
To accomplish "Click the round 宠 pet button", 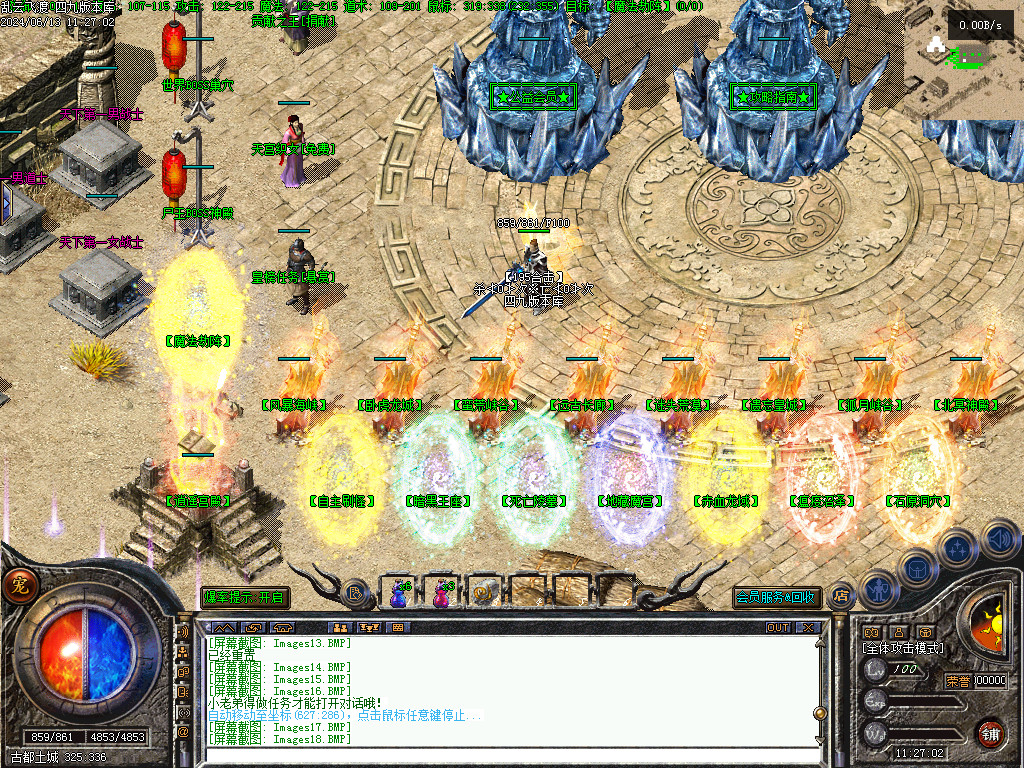I will 18,585.
